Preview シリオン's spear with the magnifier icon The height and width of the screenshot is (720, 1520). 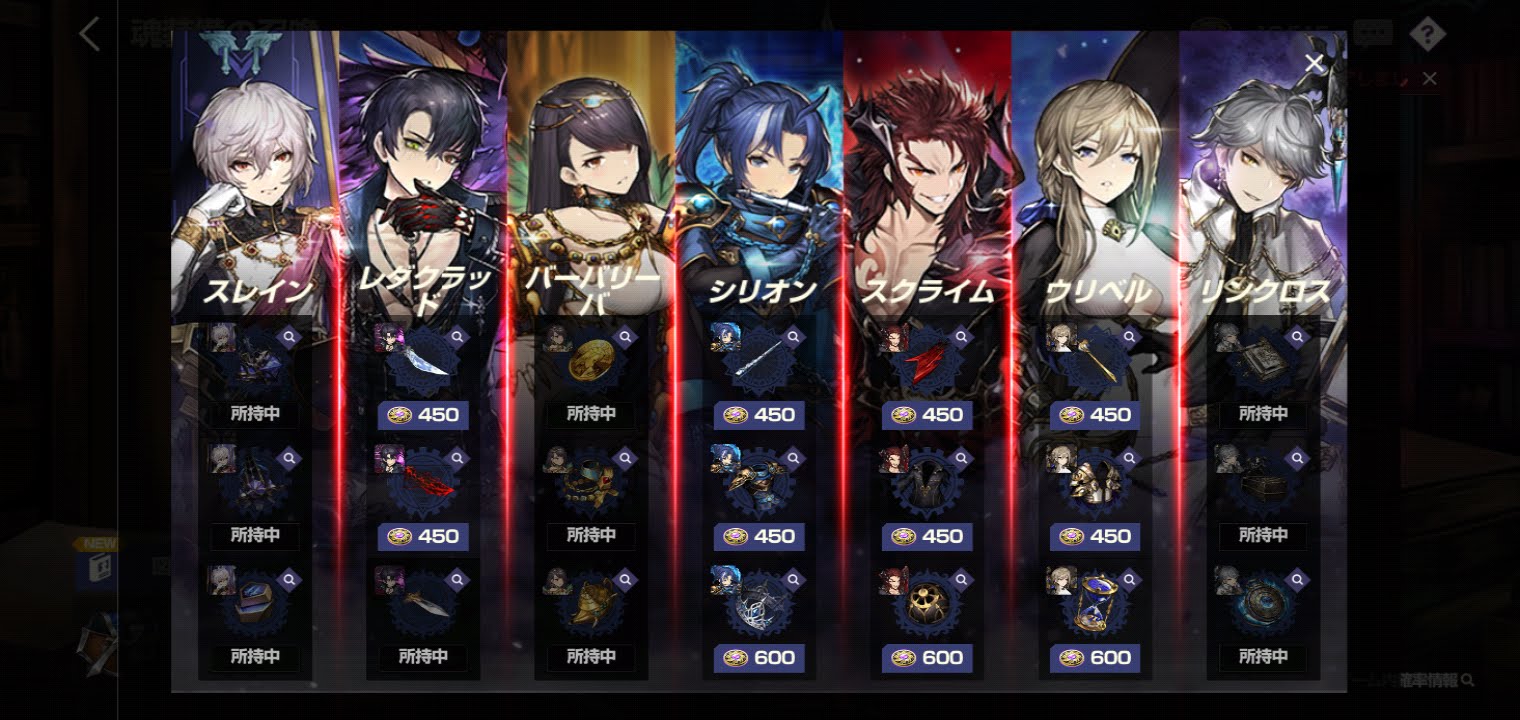click(x=795, y=336)
